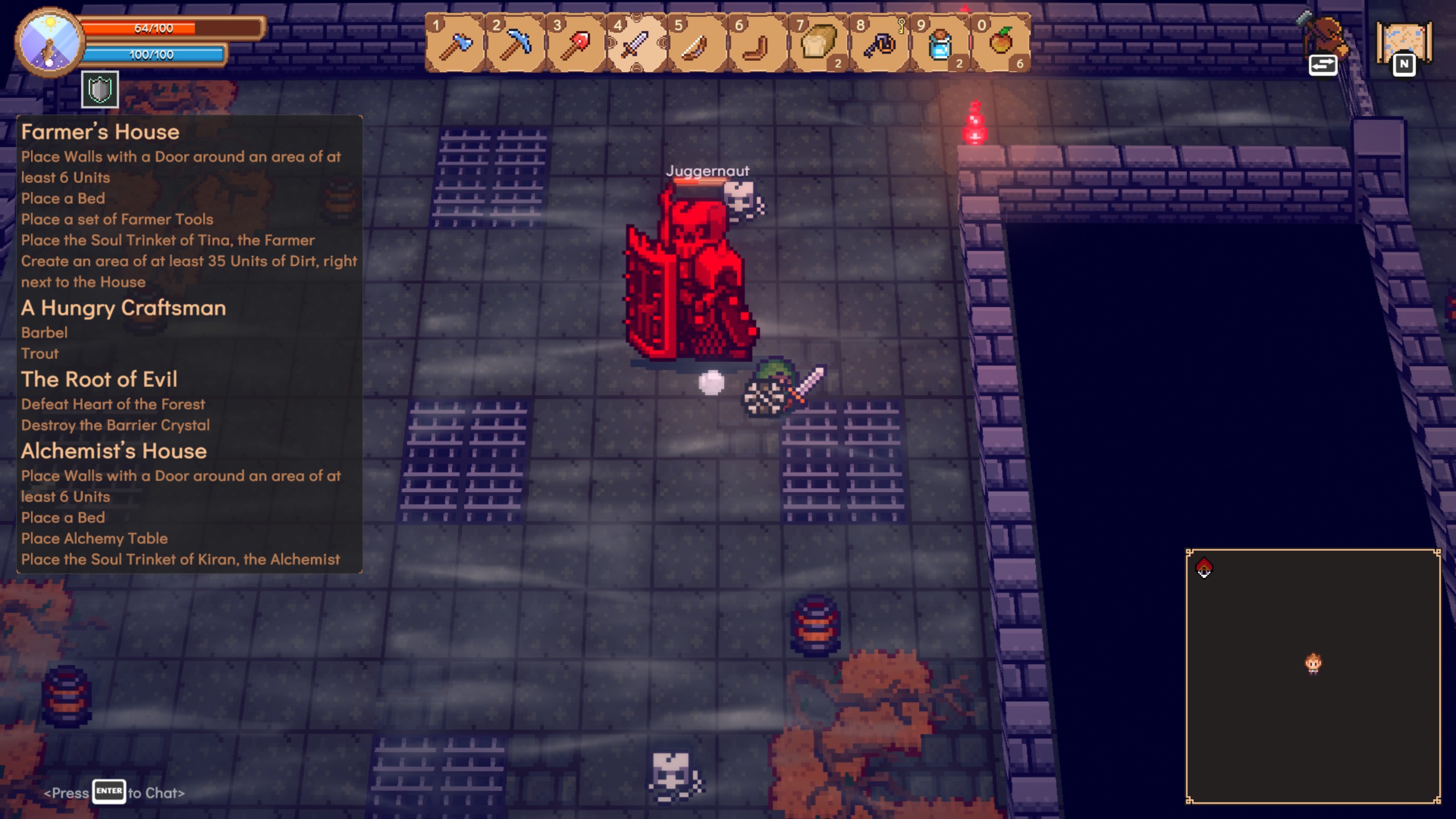1456x819 pixels.
Task: Select the axe in hotbar slot 1
Action: point(456,44)
